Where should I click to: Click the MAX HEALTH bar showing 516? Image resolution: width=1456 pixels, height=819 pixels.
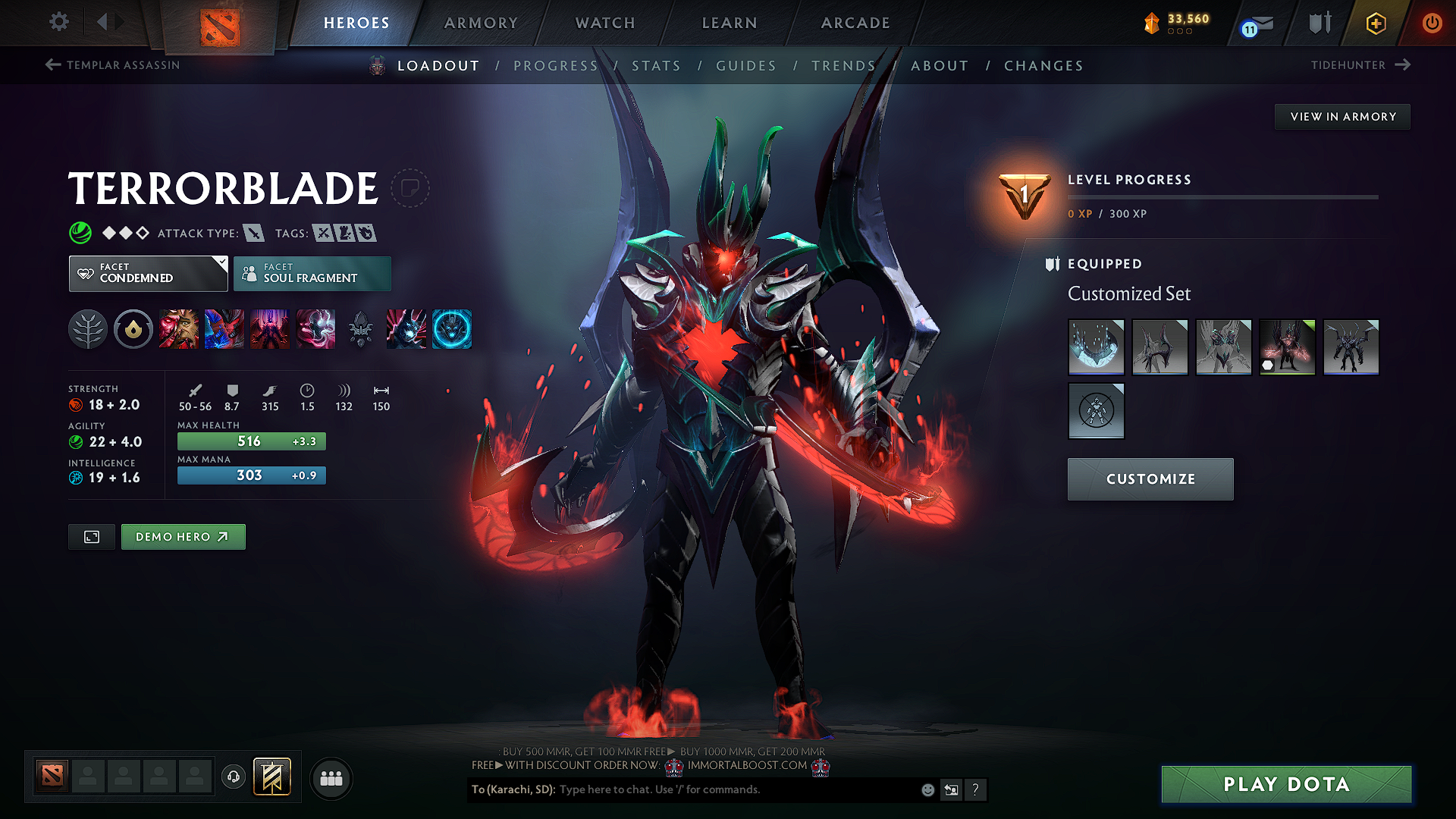[251, 441]
